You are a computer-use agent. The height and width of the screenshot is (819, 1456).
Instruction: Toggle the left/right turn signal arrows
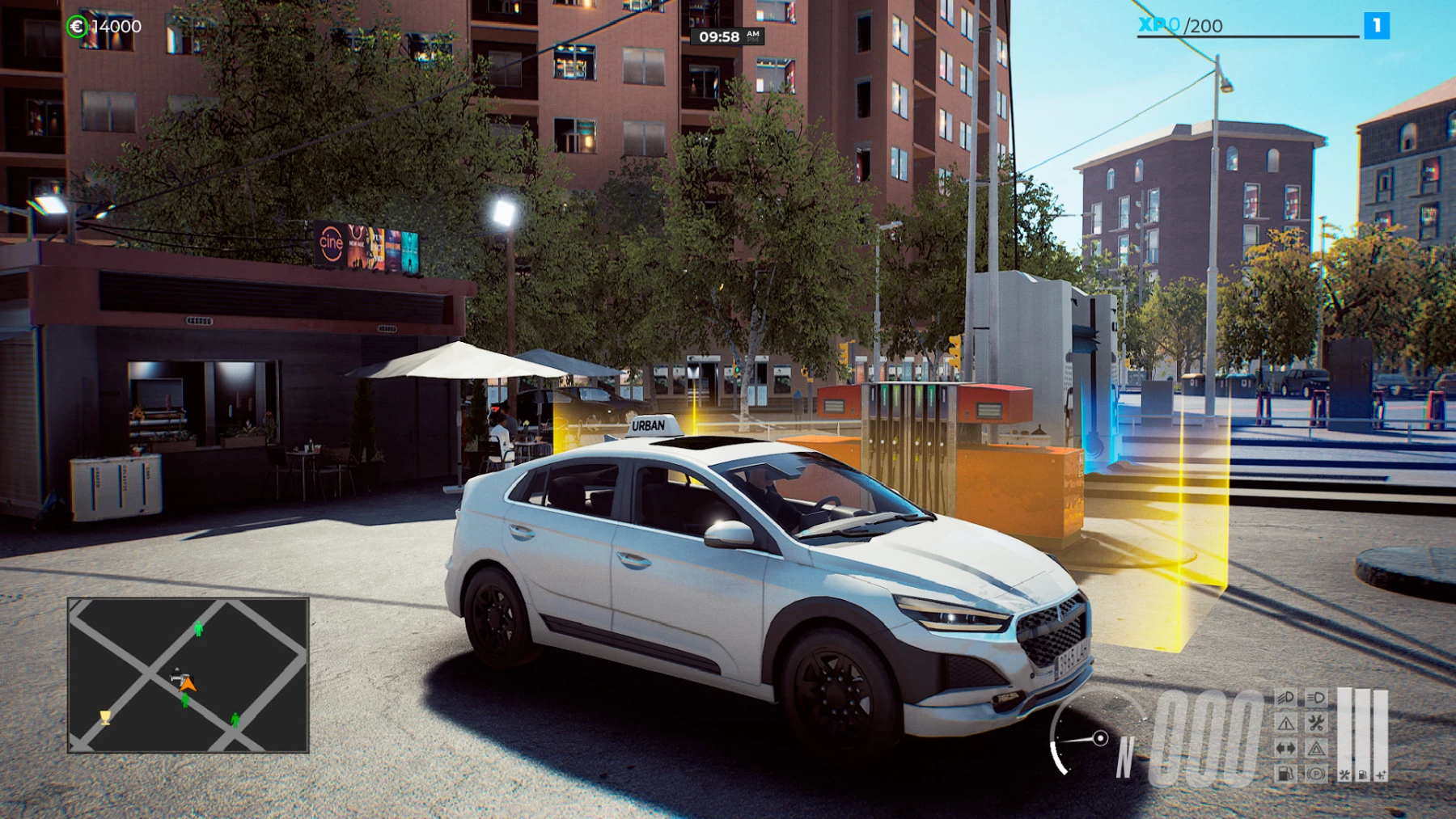tap(1285, 749)
